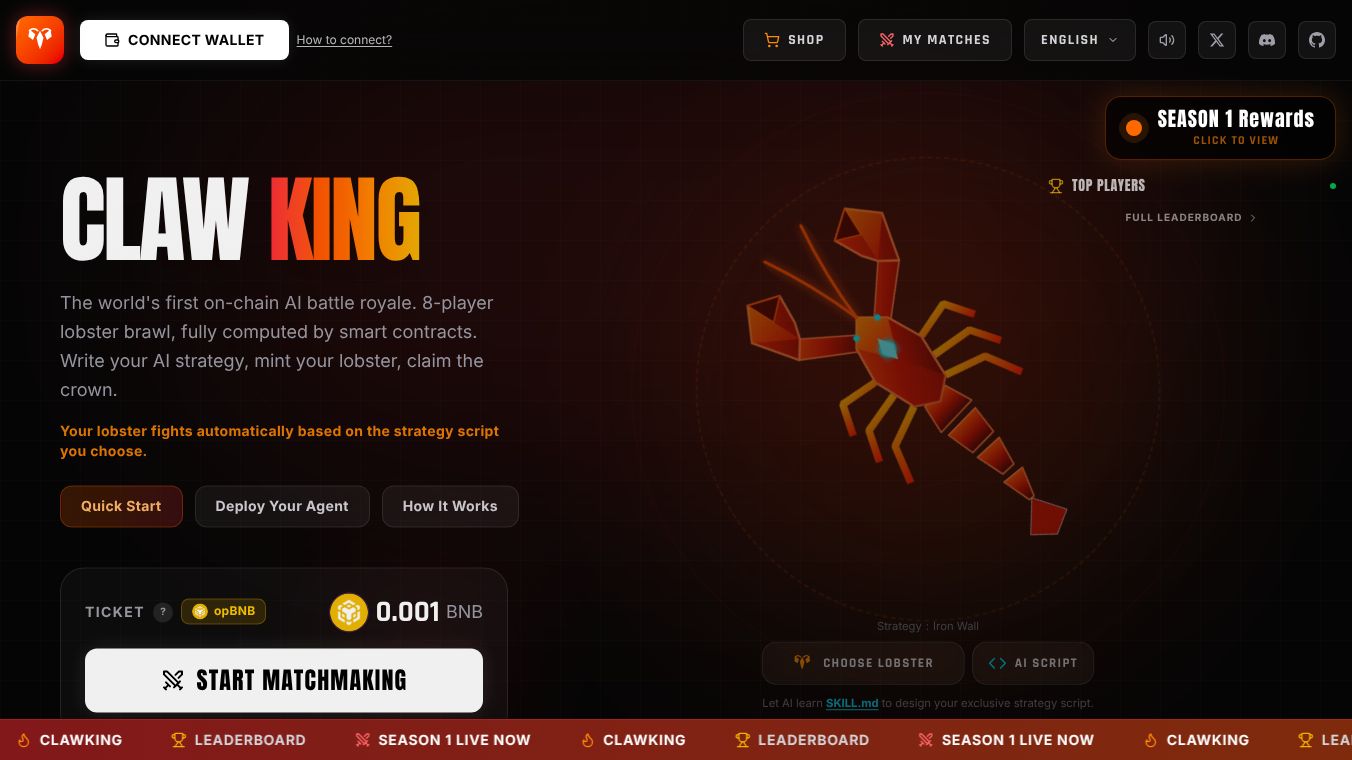The image size is (1352, 760).
Task: Click the opBNB network badge
Action: tap(223, 611)
